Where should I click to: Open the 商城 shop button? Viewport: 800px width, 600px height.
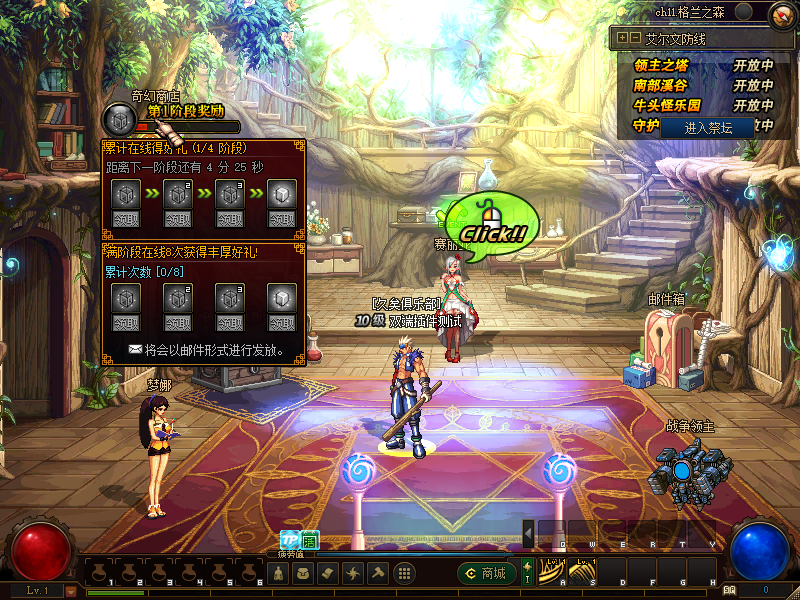[x=486, y=573]
